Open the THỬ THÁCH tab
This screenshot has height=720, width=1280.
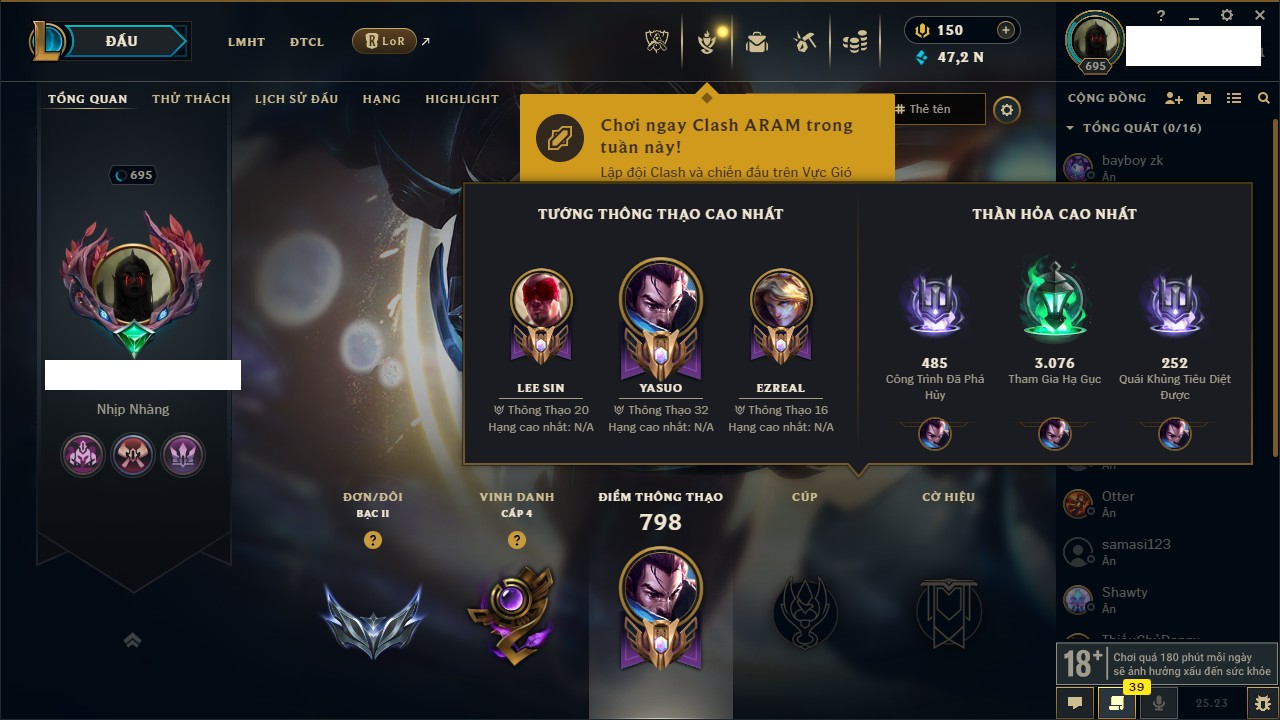pyautogui.click(x=191, y=99)
